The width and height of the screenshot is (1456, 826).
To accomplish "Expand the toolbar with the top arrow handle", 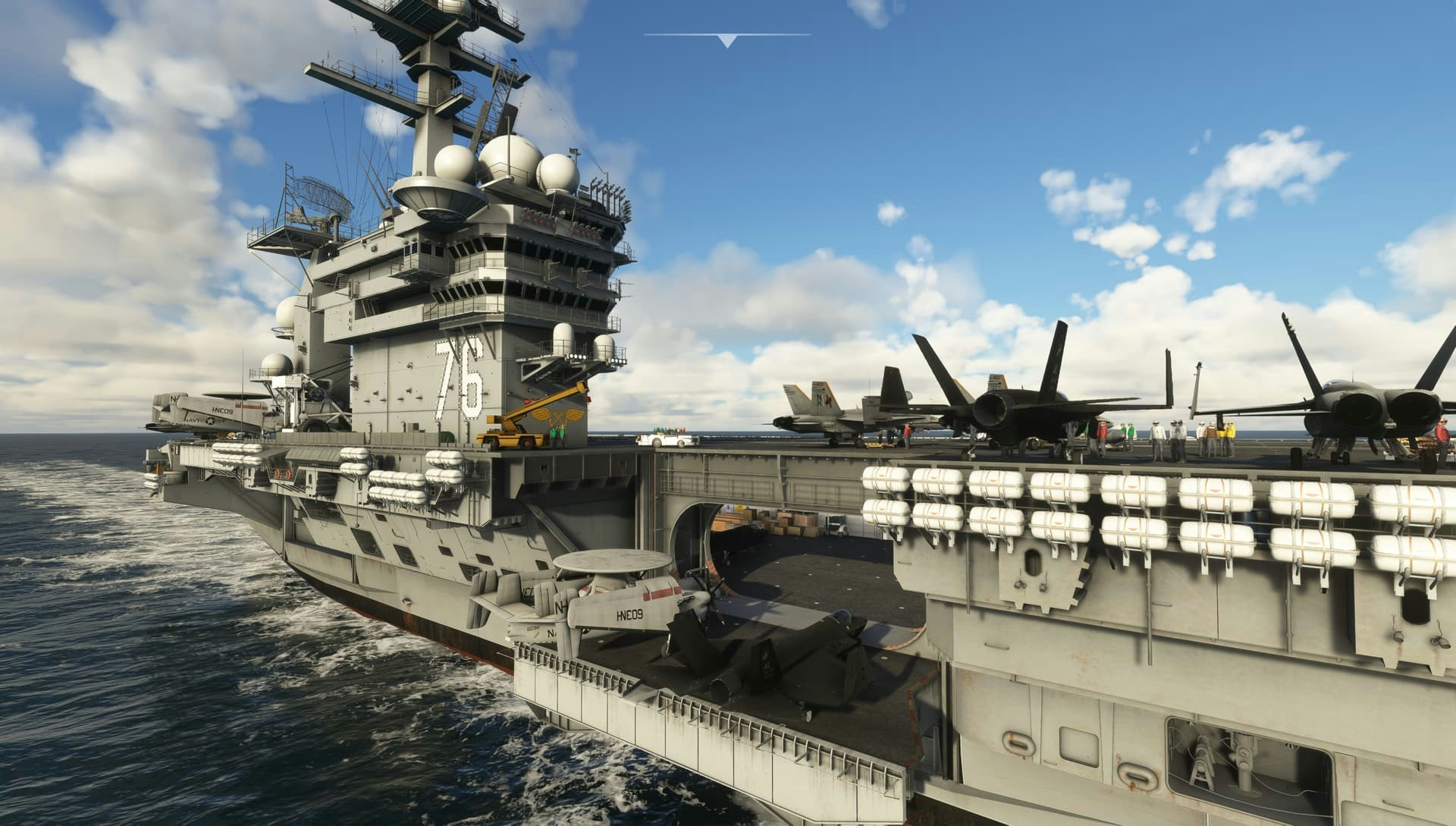I will point(727,41).
